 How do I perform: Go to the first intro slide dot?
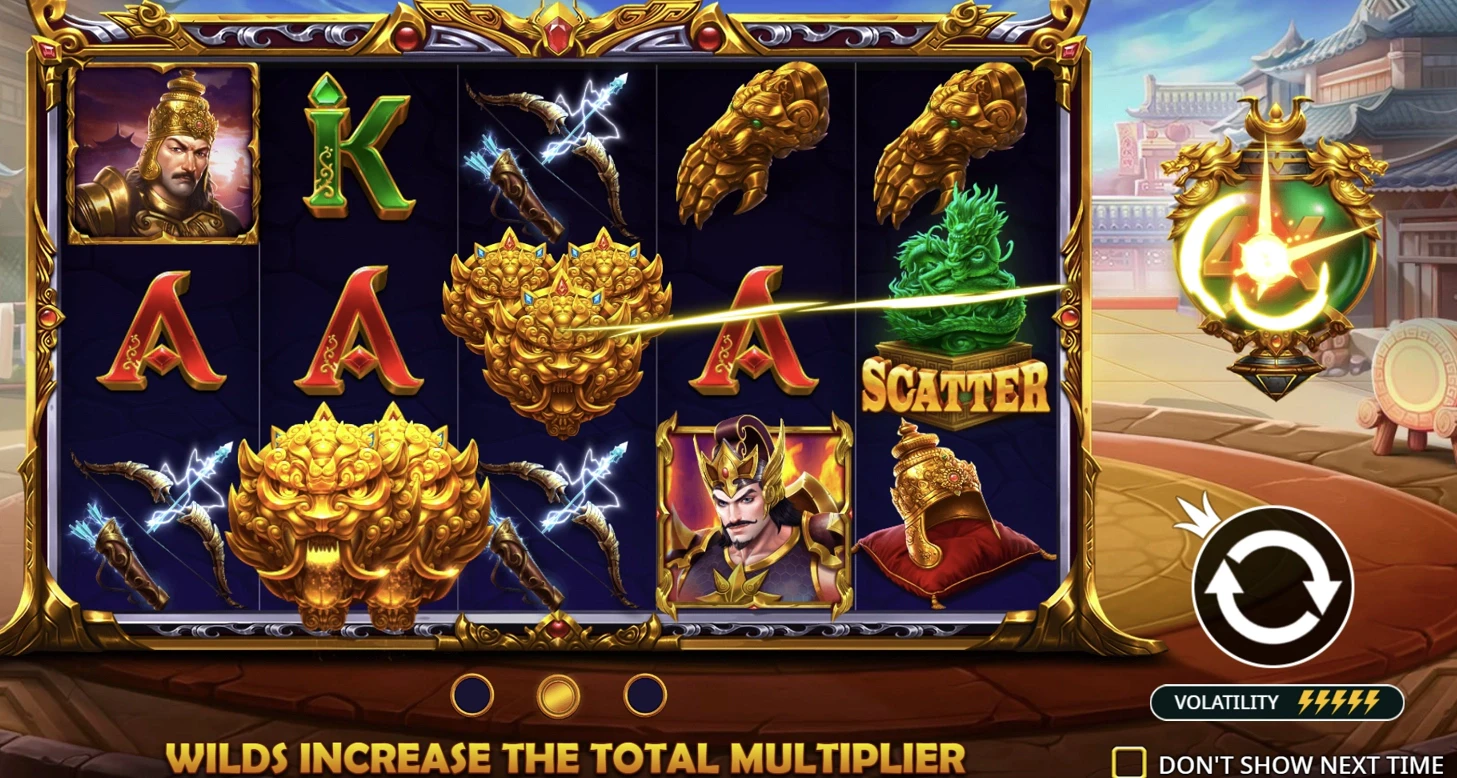(472, 695)
